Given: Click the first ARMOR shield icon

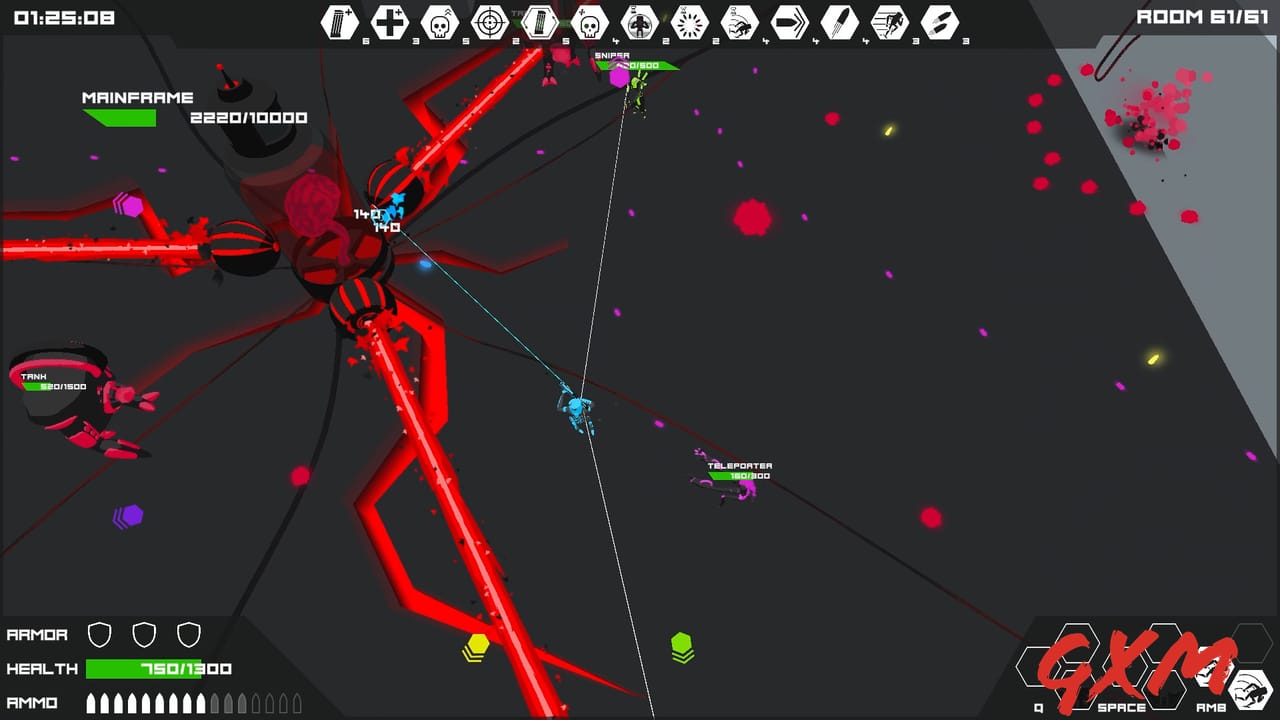Looking at the screenshot, I should (101, 634).
